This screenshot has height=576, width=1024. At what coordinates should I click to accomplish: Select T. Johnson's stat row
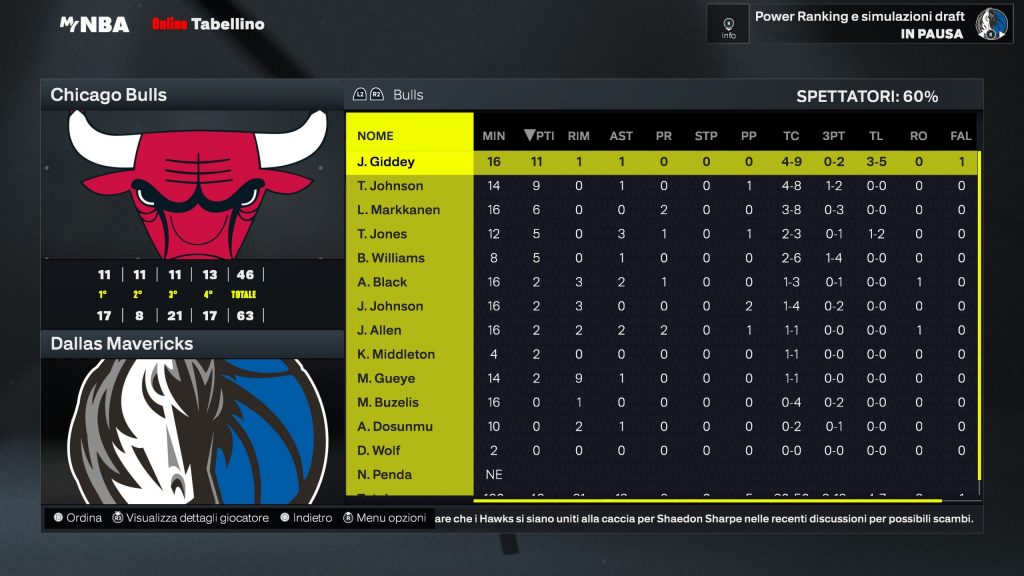[x=390, y=186]
